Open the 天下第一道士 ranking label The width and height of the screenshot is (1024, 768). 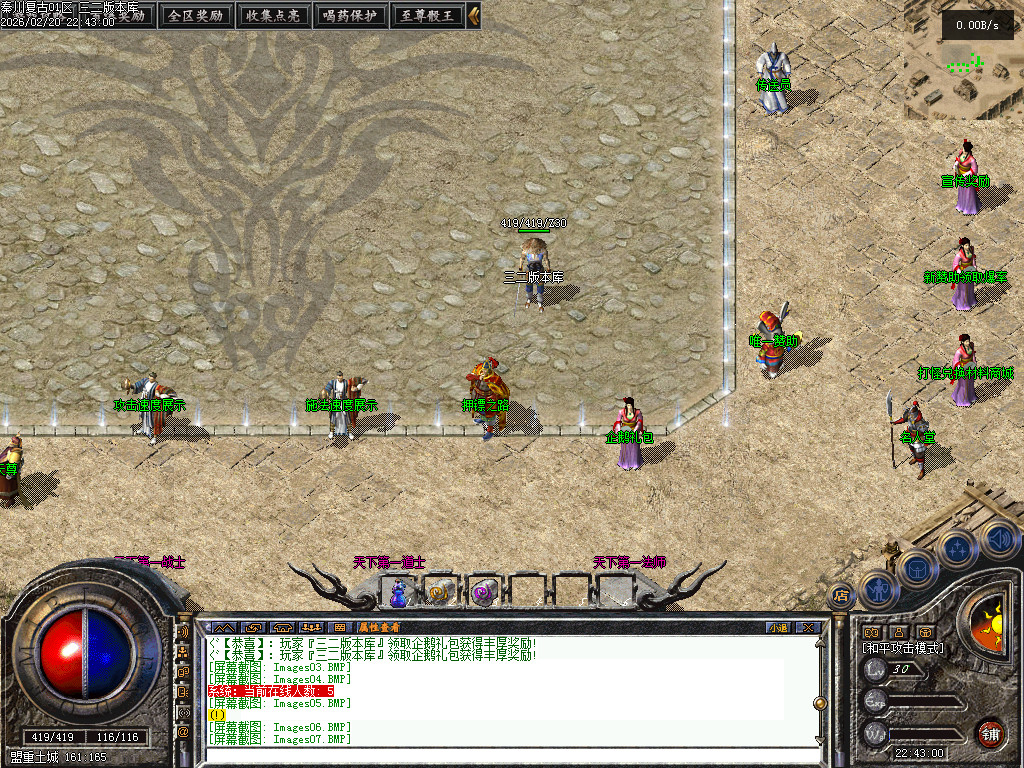point(389,563)
